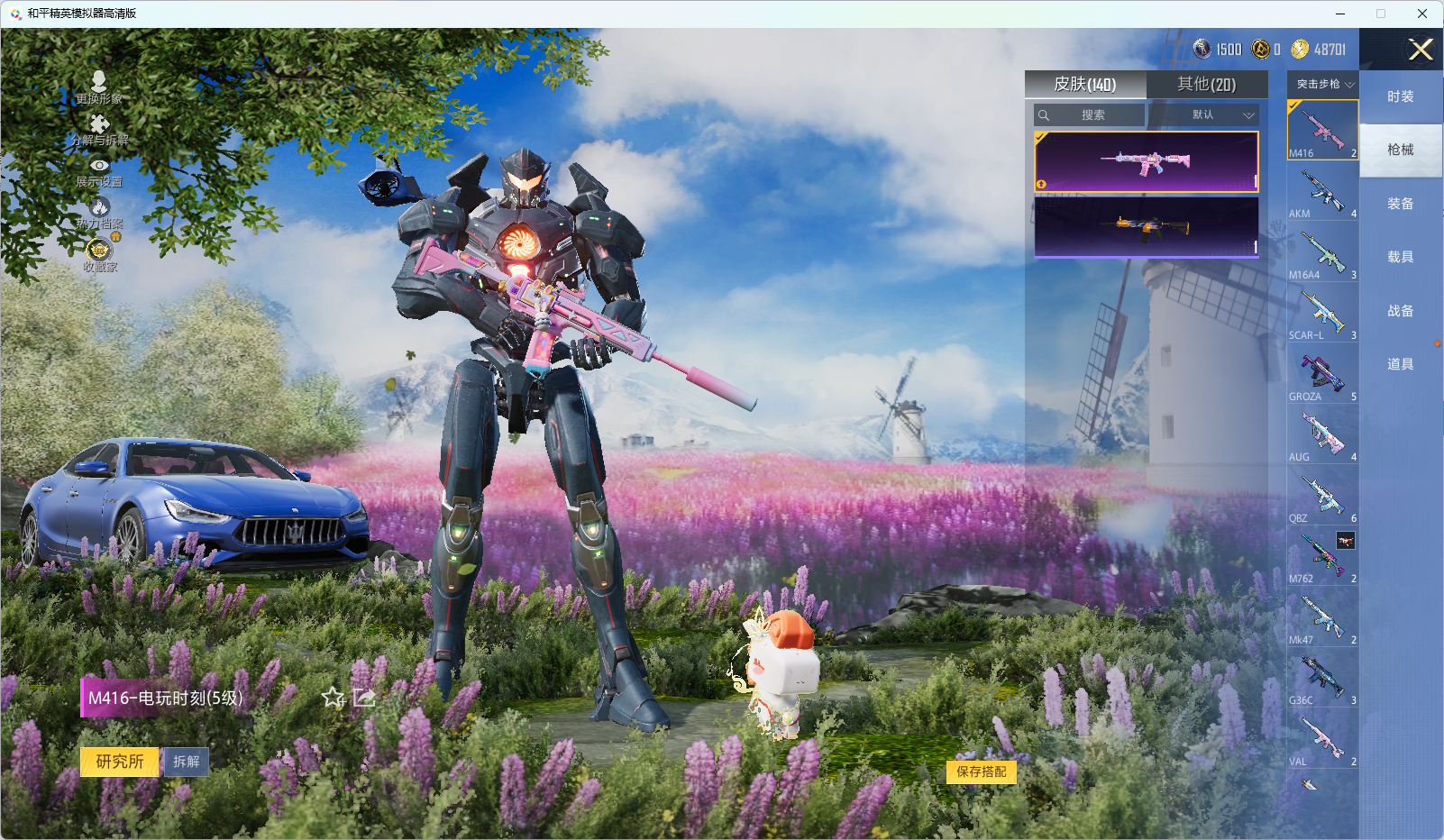Choose the orange and black M416 skin thumbnail
The height and width of the screenshot is (840, 1444).
[x=1146, y=226]
